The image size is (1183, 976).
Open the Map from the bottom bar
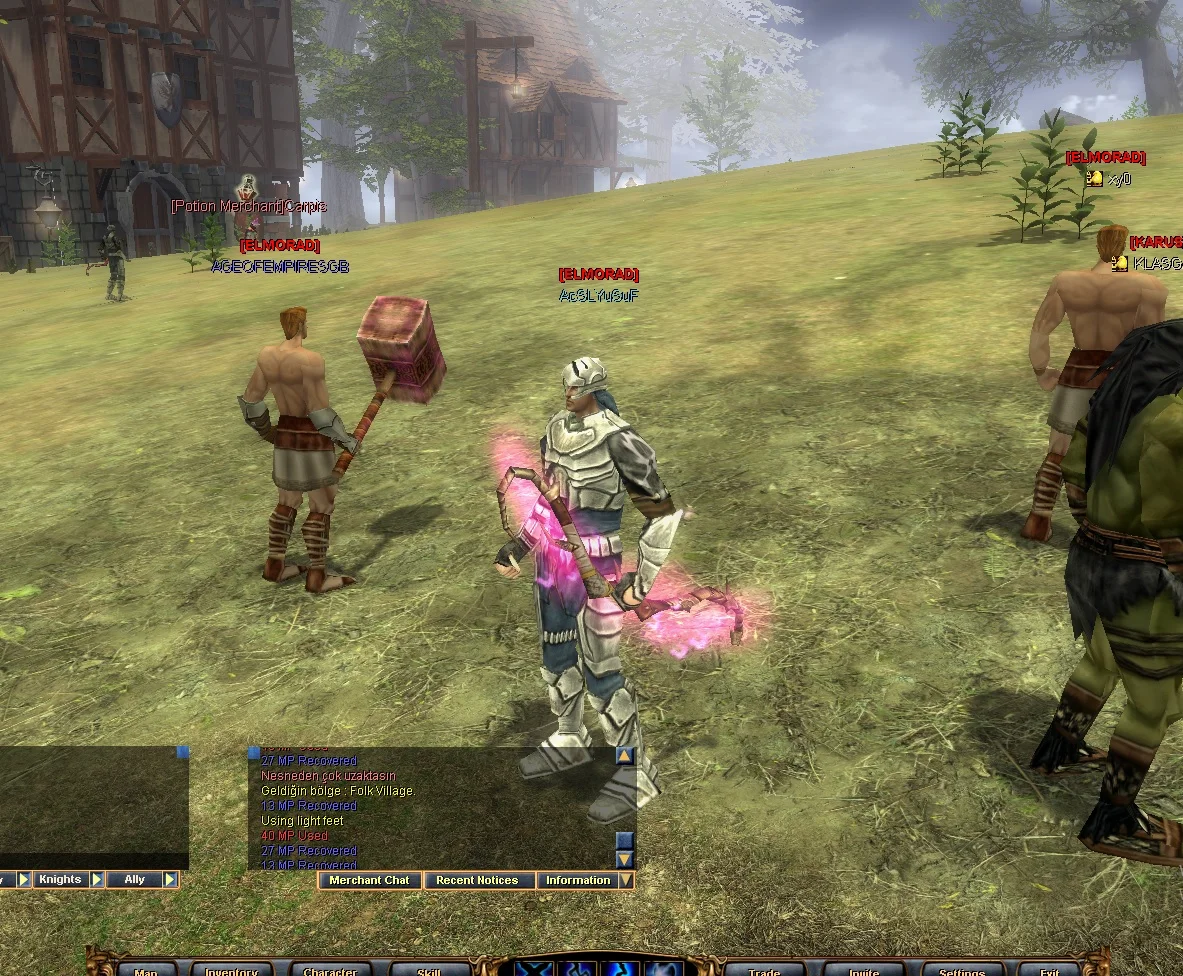coord(146,971)
